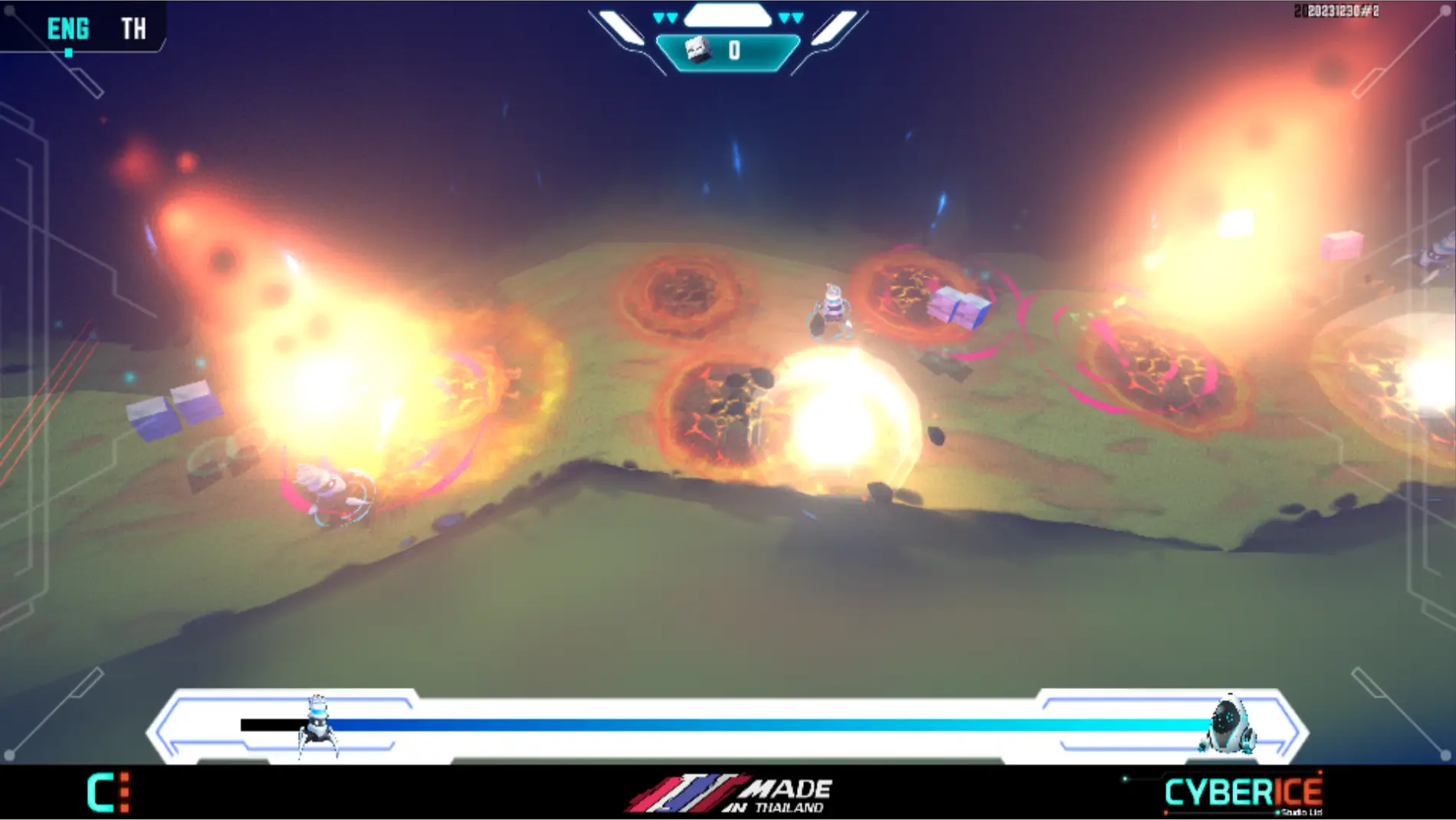Switch language to TH
Screen dimensions: 1456x820
point(133,29)
